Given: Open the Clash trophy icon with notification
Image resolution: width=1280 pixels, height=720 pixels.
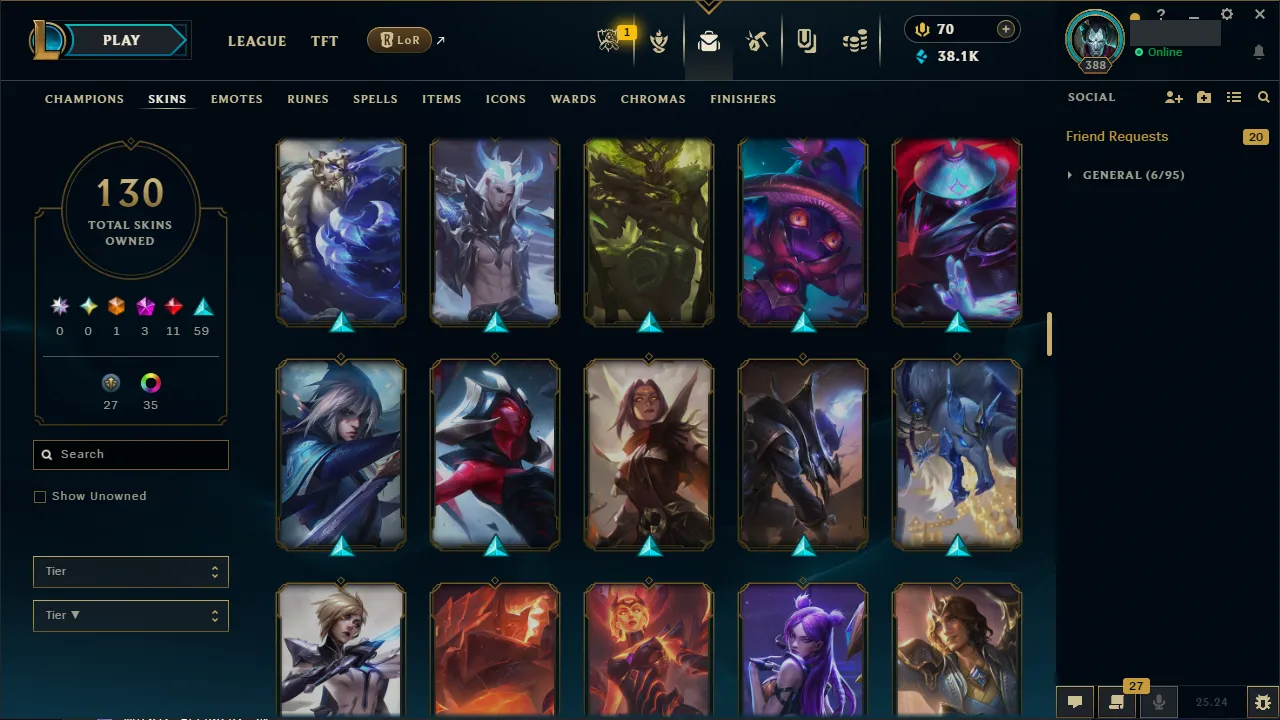Looking at the screenshot, I should [610, 40].
